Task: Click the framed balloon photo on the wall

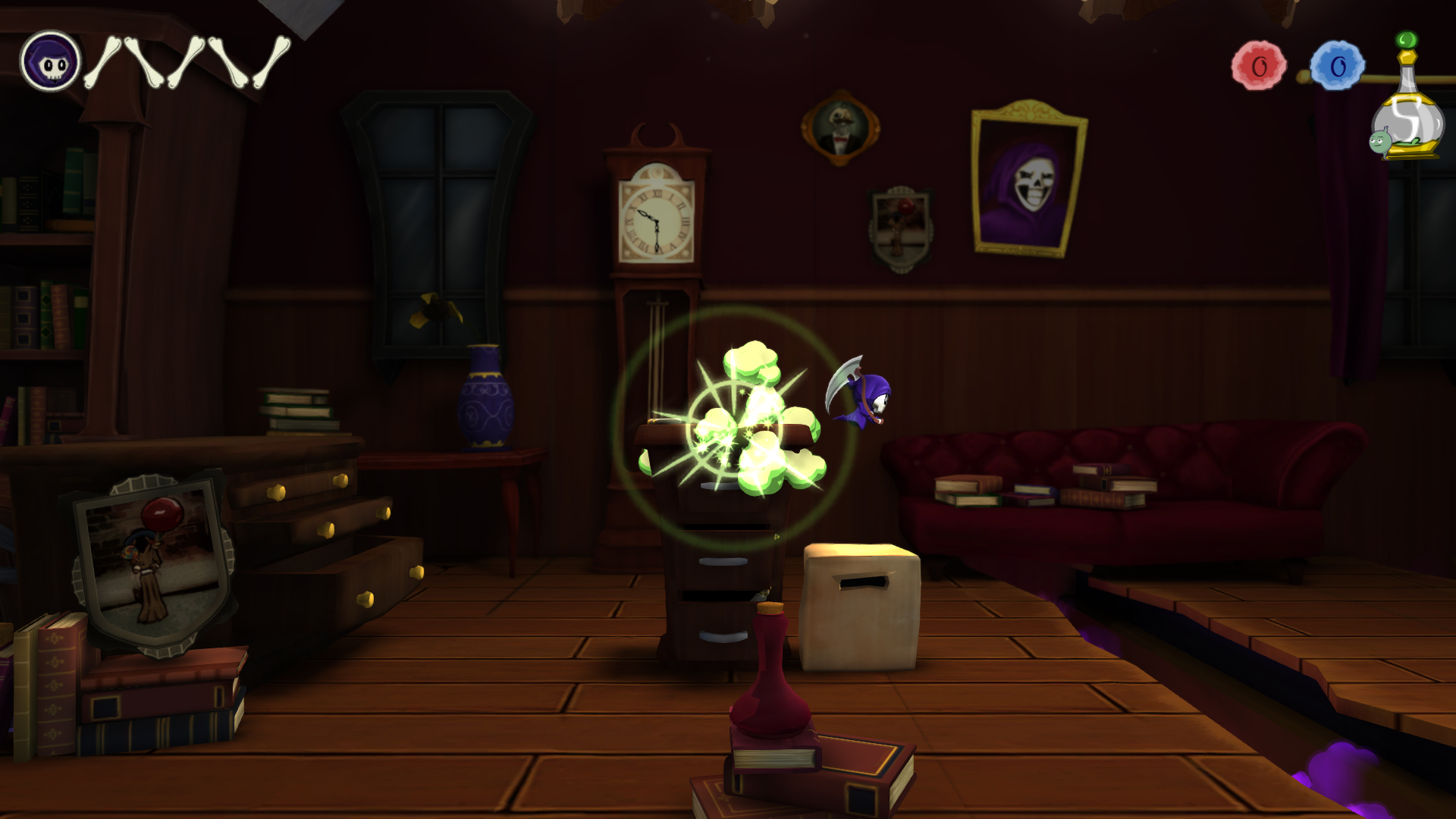Action: pyautogui.click(x=902, y=224)
